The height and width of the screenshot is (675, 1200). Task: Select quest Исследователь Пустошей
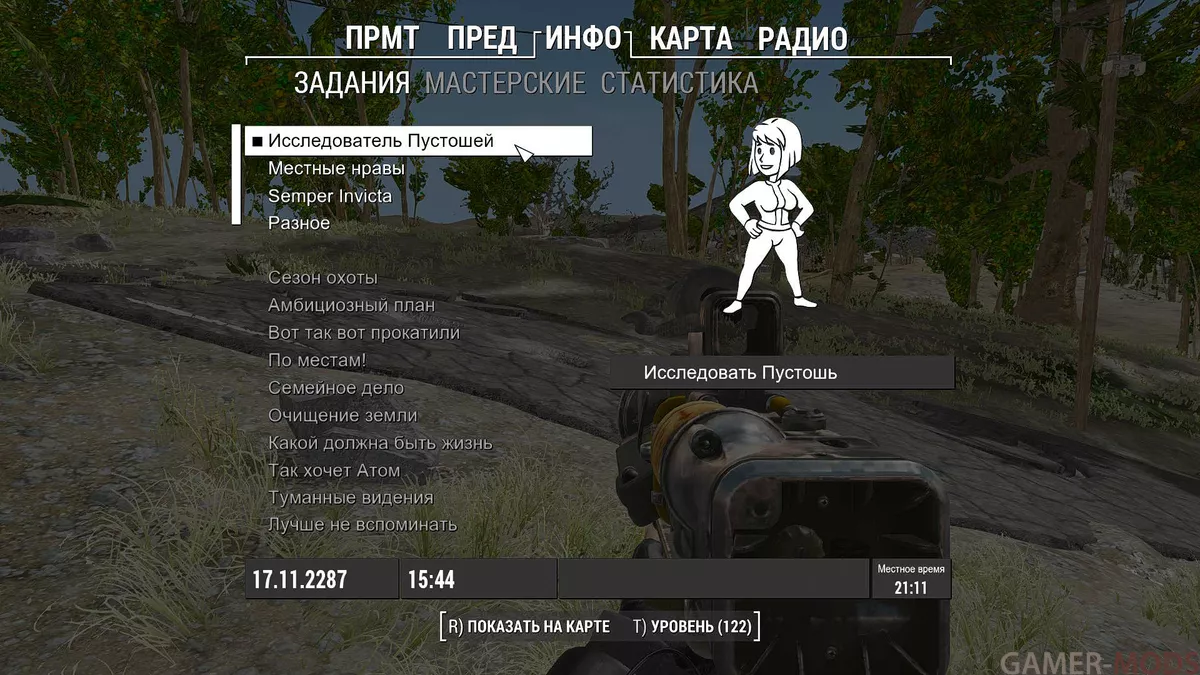381,141
